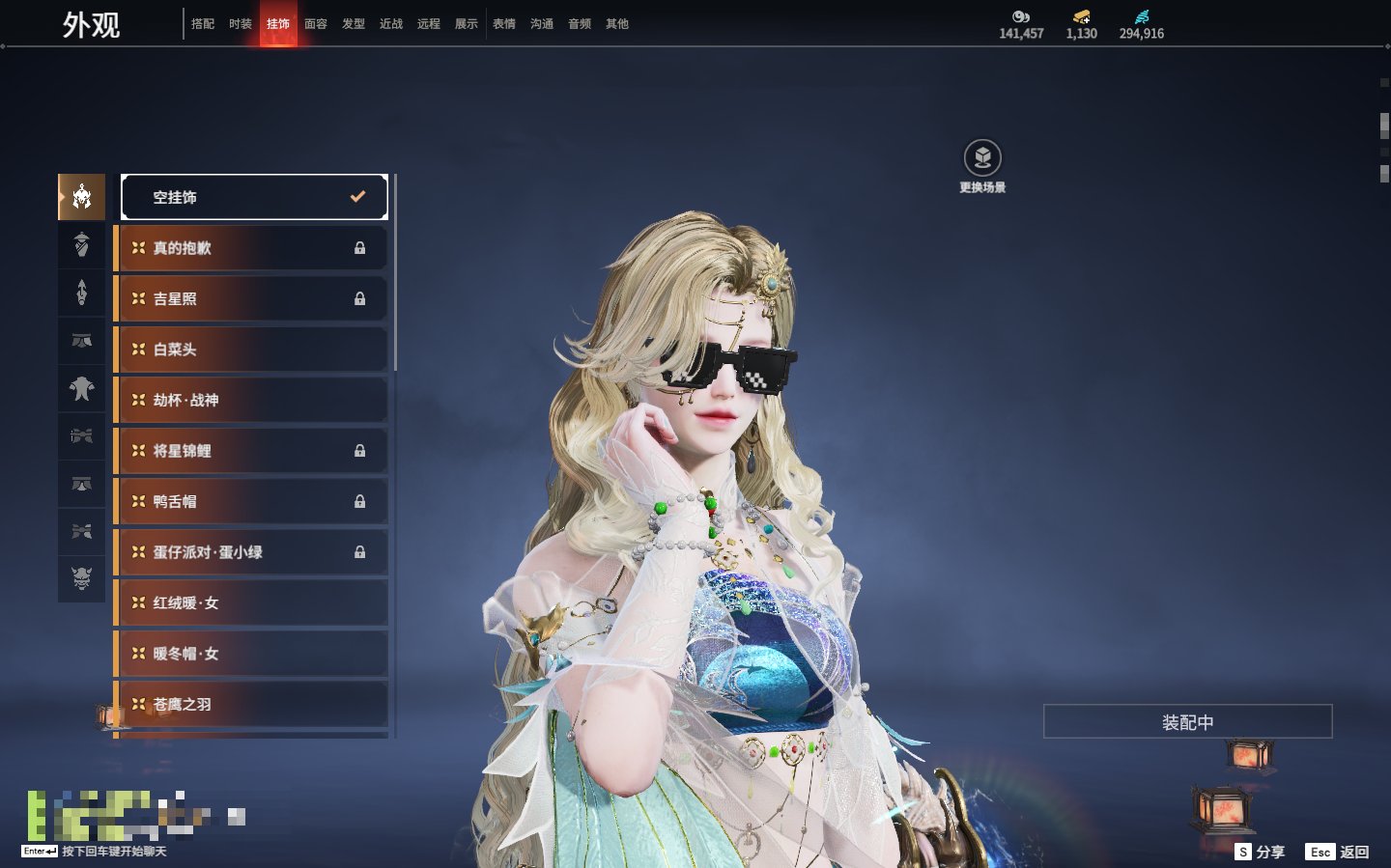Select the 真的抱歉 accessory
Screen dimensions: 1391x868
(251, 248)
